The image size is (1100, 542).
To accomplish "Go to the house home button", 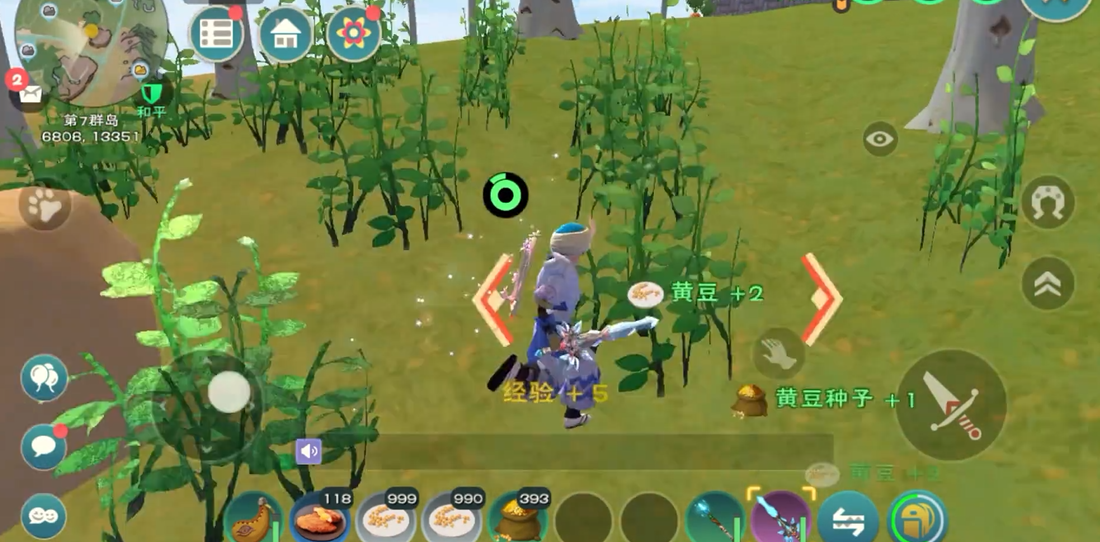I will (x=286, y=36).
